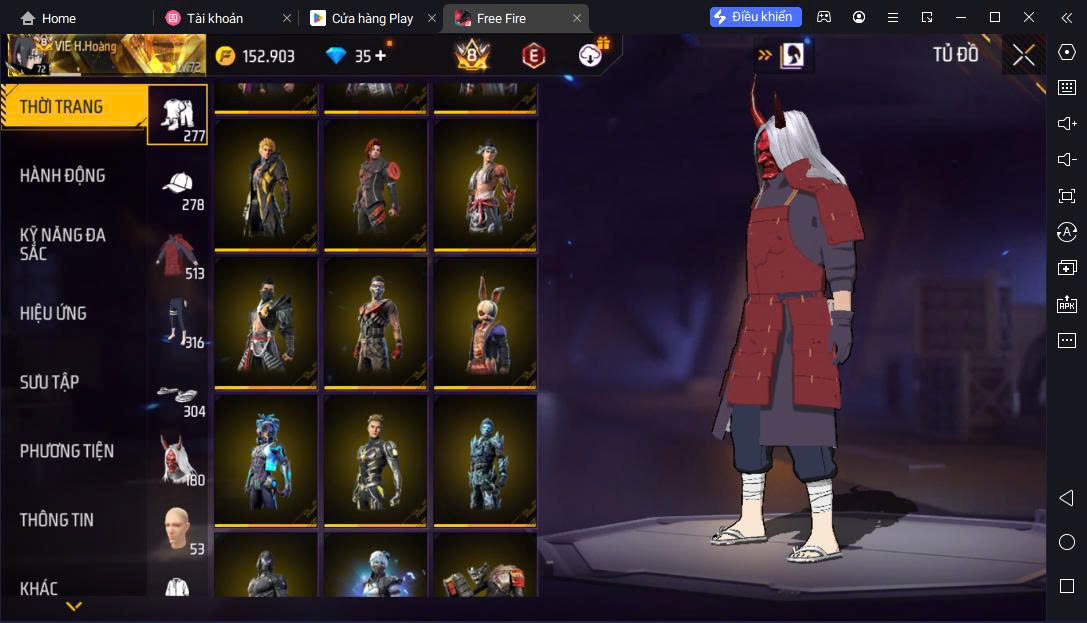Screen dimensions: 1087x623
Task: Open the HÀNH ĐỘNG category
Action: tap(63, 176)
